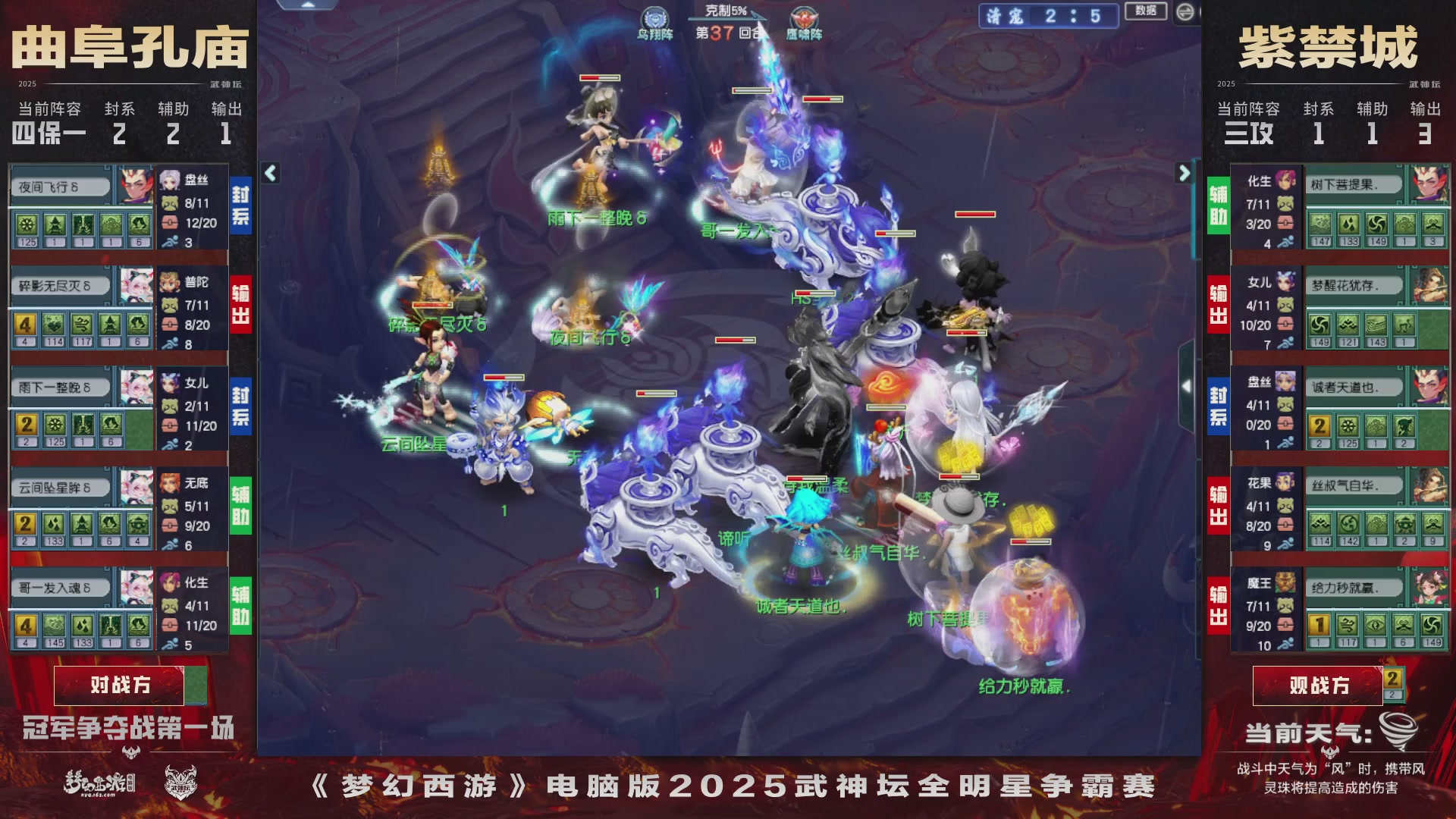Click the snowflake skill icon with count 125

tap(25, 223)
